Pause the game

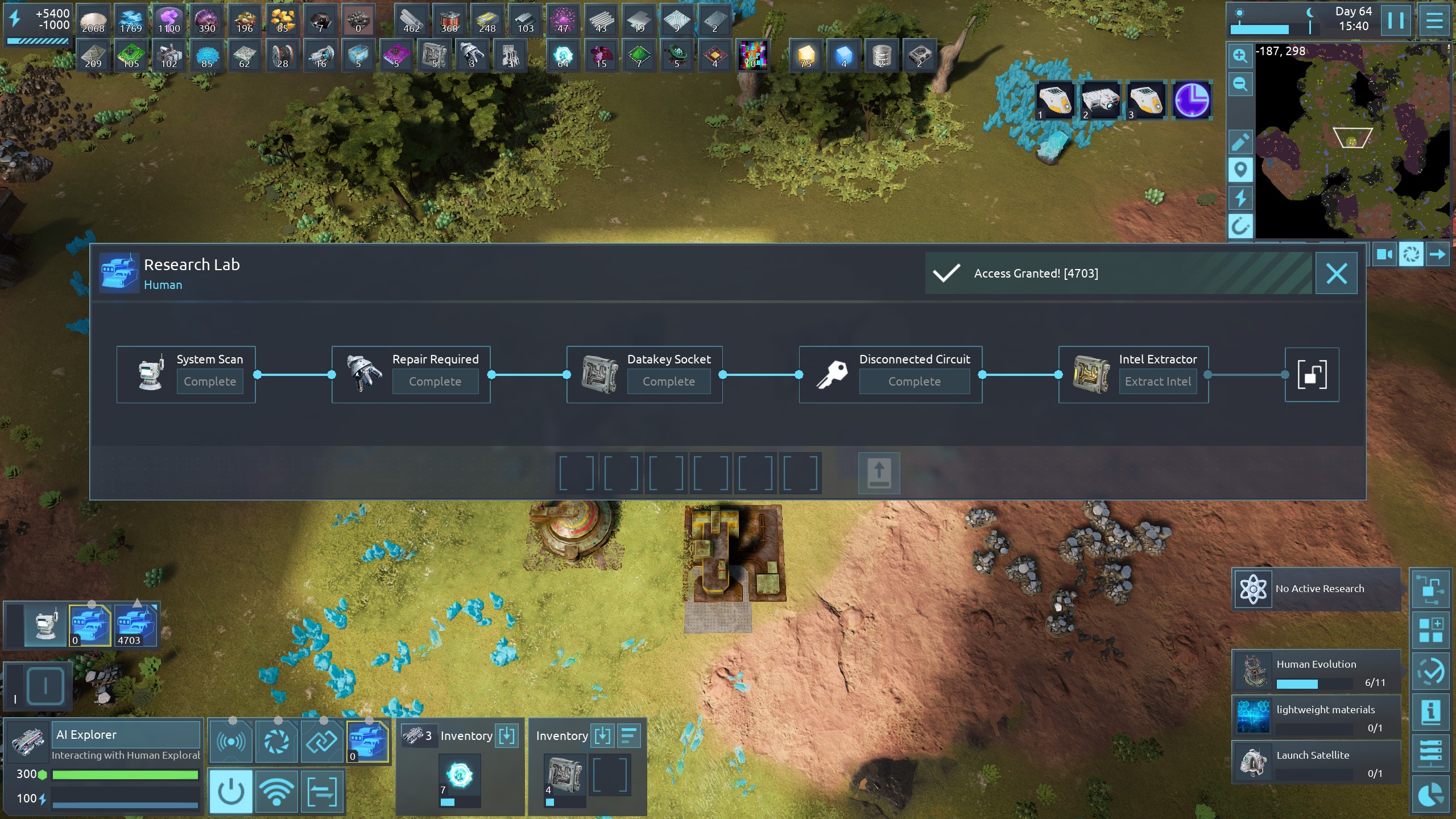1395,21
